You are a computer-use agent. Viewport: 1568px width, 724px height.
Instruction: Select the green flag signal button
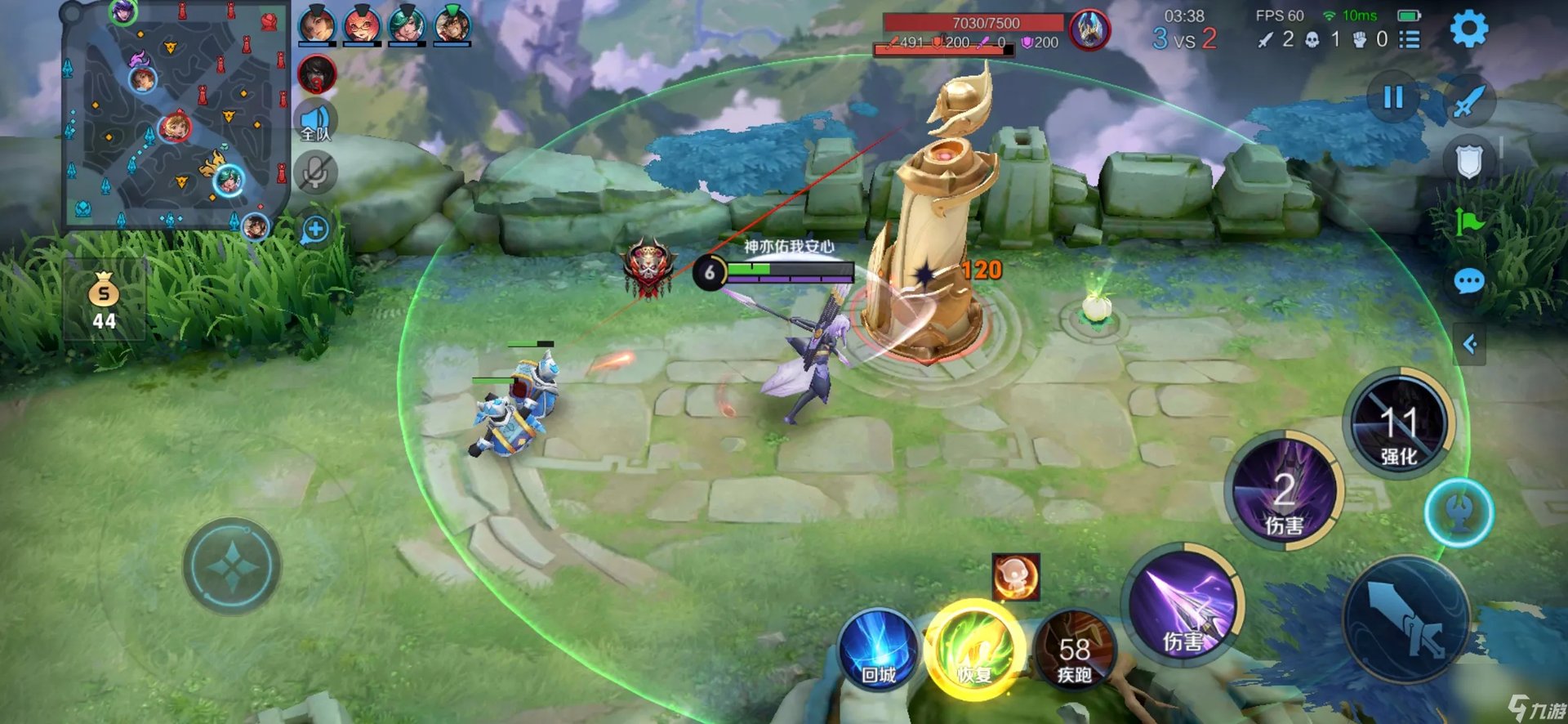1468,221
